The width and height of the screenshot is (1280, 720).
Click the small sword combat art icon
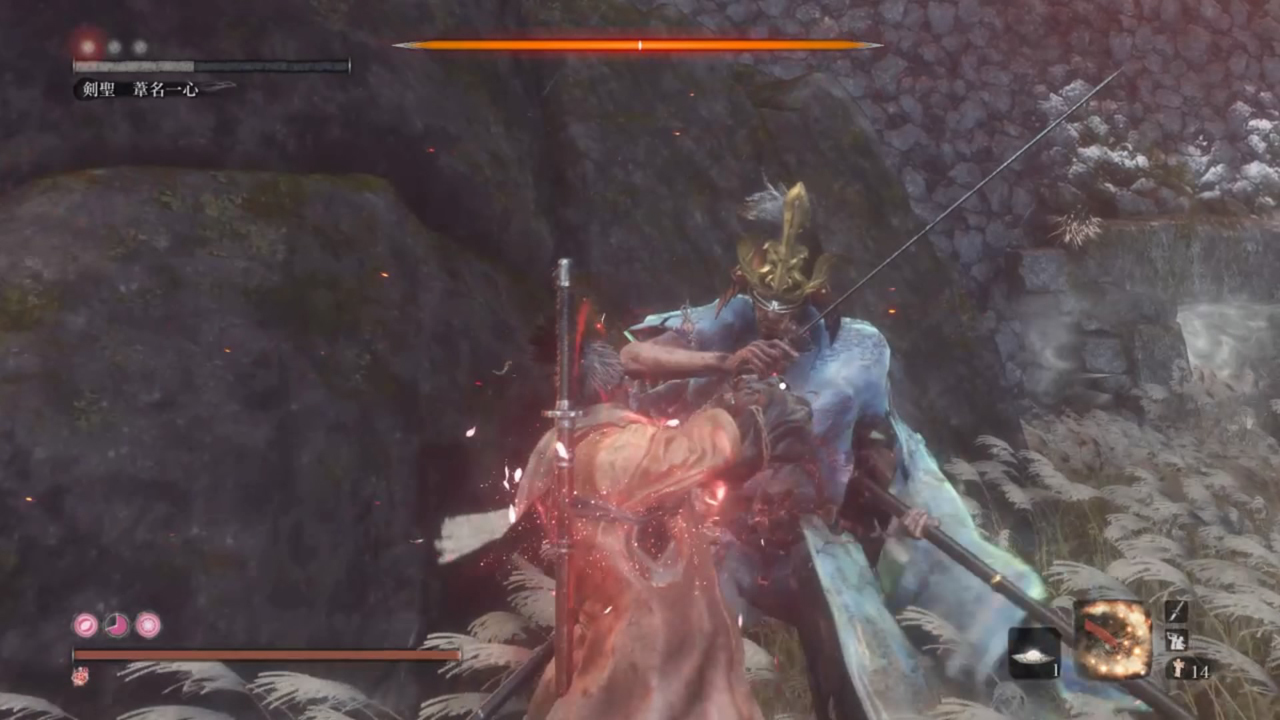click(x=1177, y=611)
